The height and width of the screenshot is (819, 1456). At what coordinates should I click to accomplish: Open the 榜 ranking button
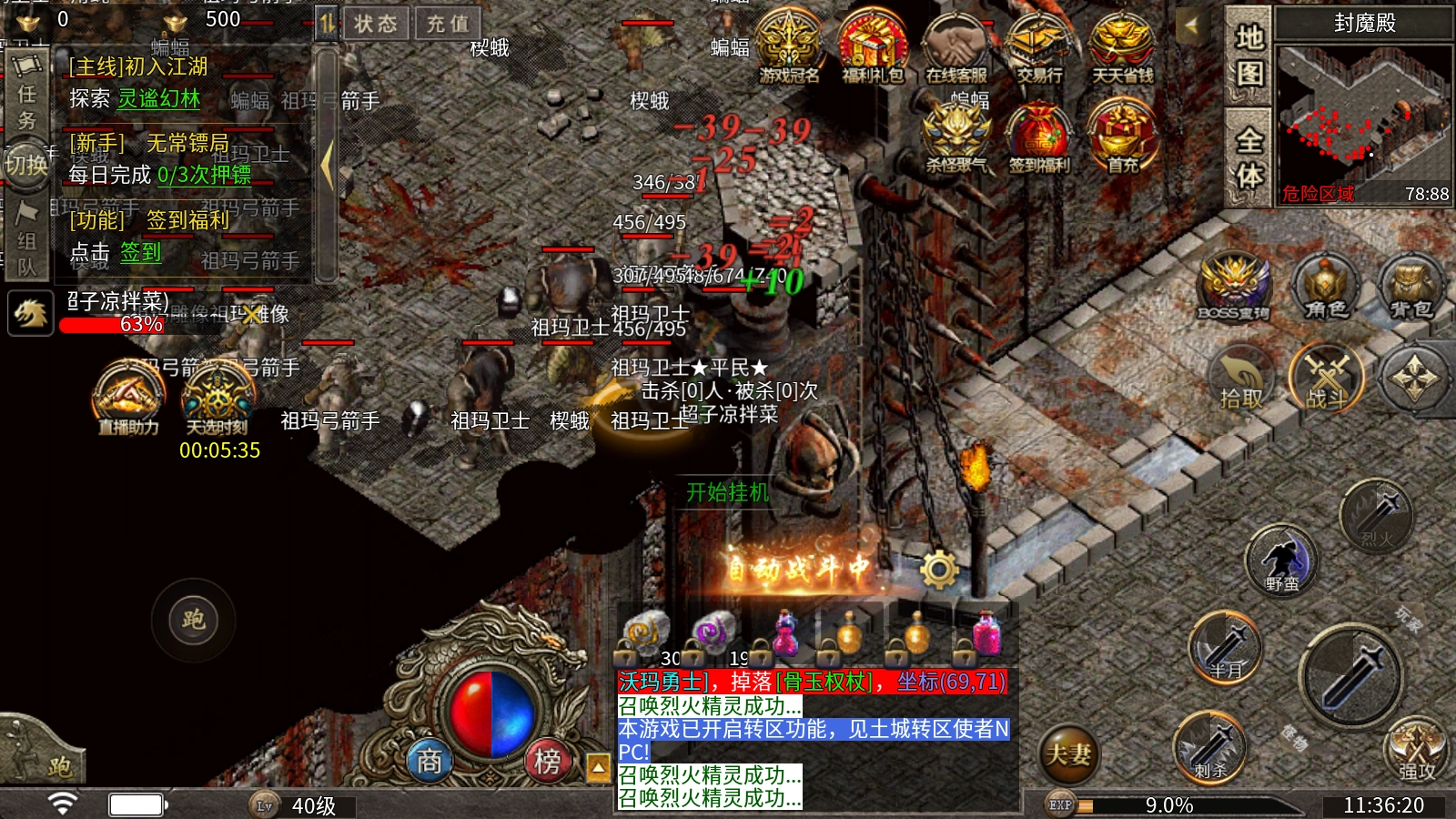tap(547, 760)
